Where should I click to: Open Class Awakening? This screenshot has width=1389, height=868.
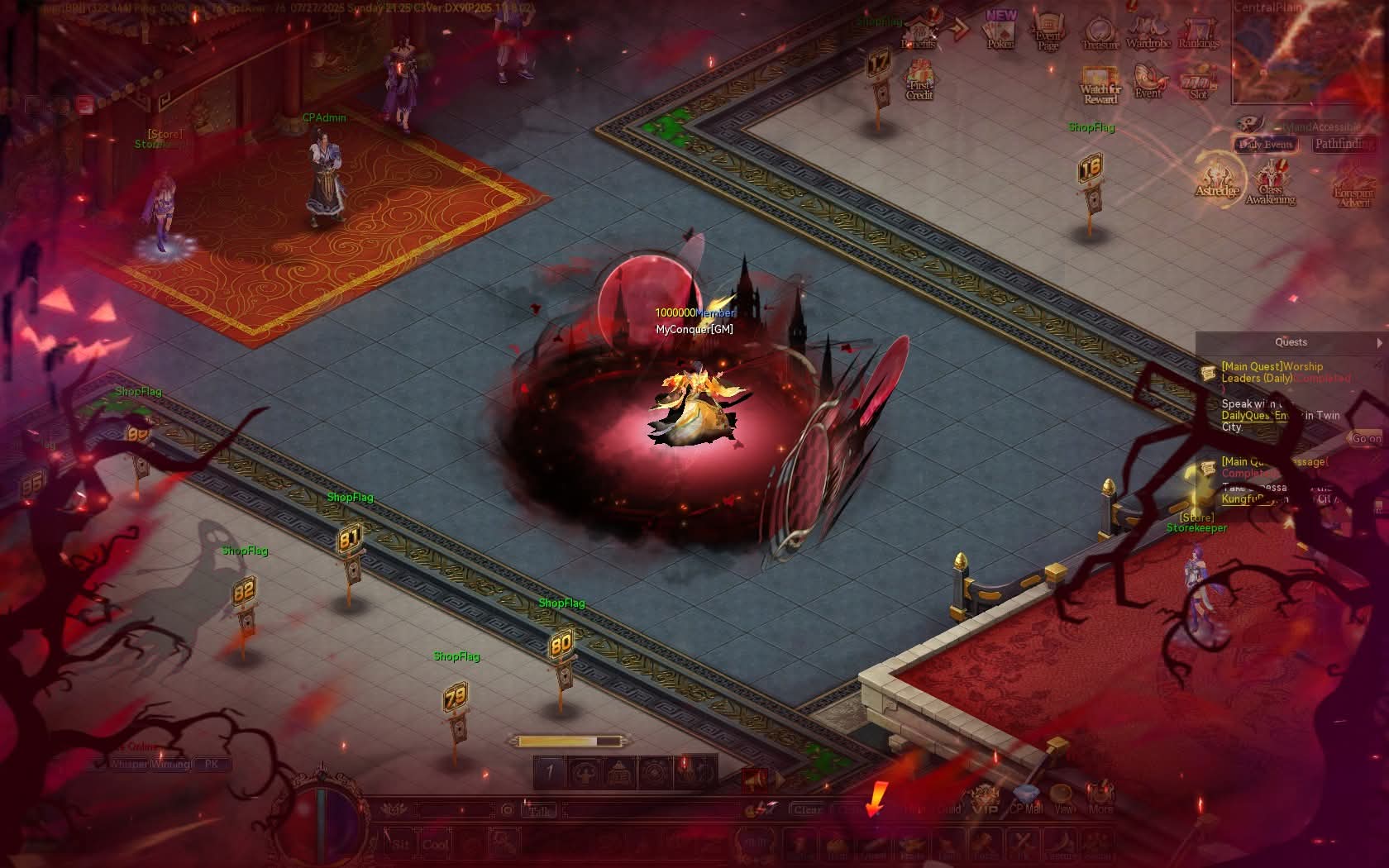1270,184
